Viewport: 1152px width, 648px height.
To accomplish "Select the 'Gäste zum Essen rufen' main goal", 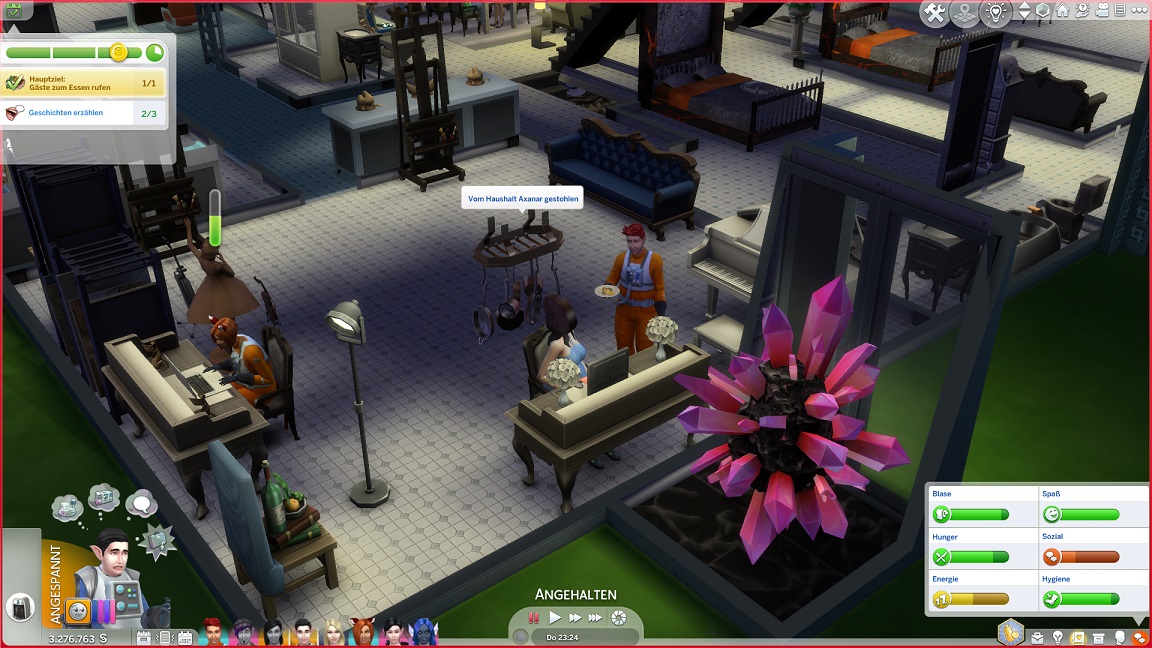I will (x=84, y=83).
